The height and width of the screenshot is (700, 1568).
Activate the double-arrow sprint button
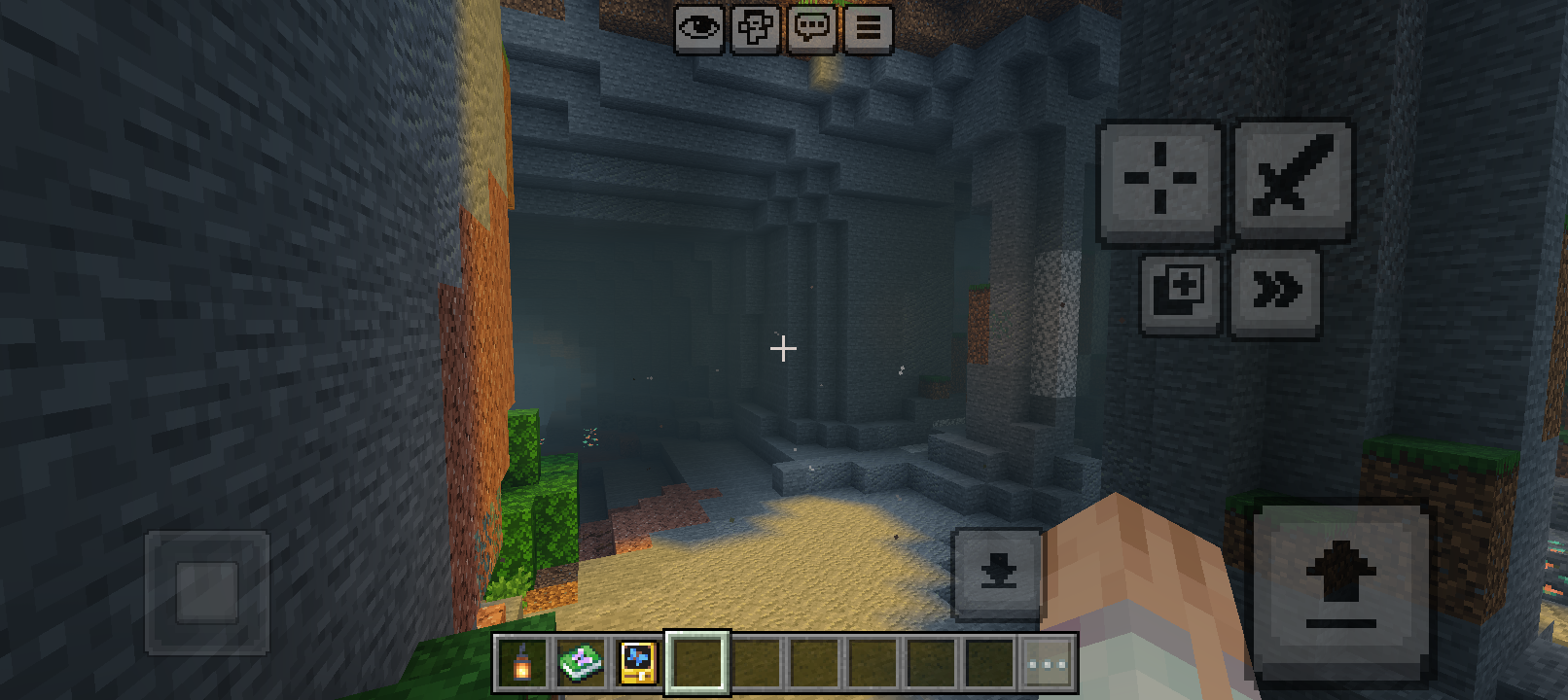pos(1275,291)
